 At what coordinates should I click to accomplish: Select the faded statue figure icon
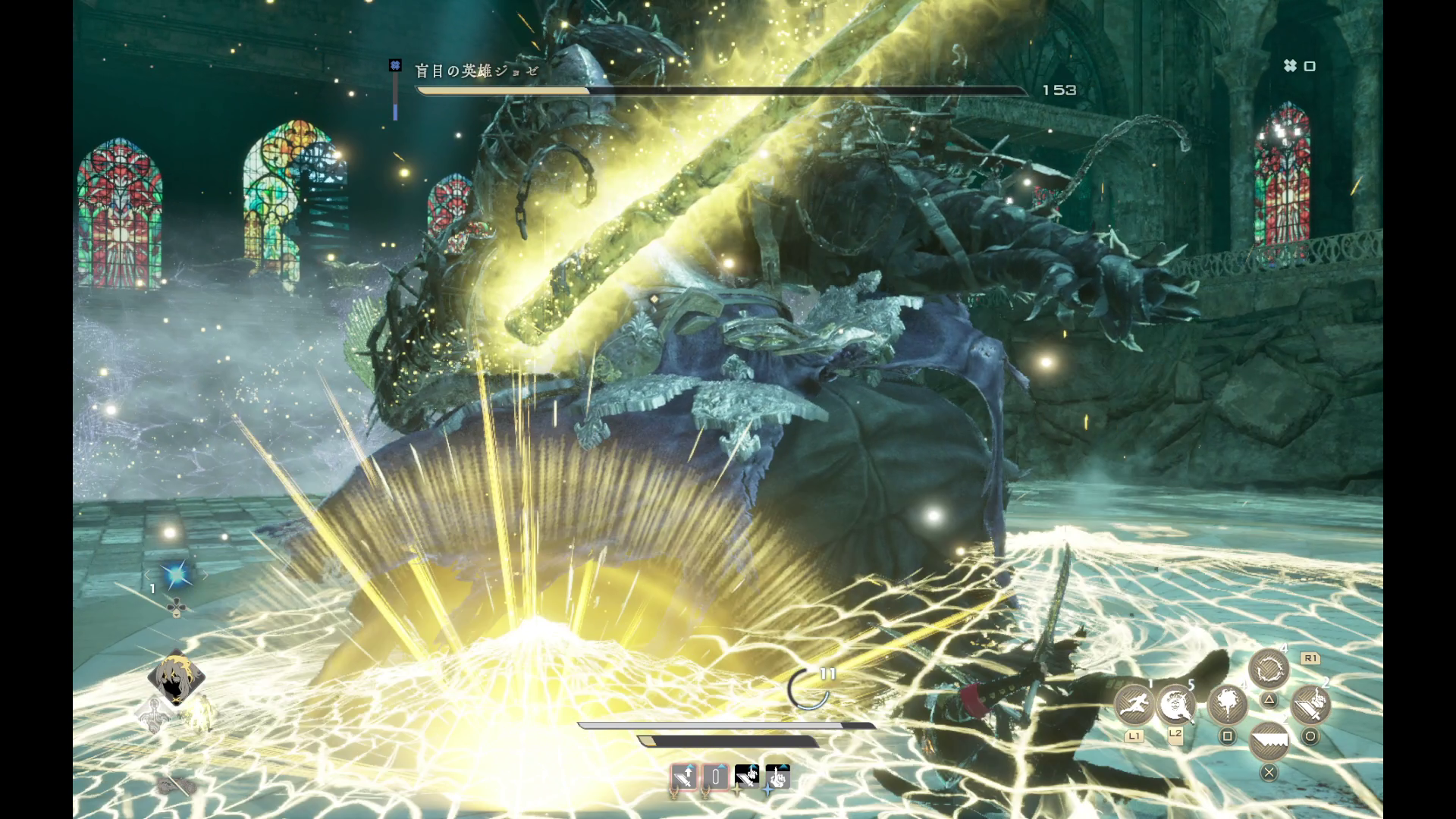pyautogui.click(x=154, y=714)
